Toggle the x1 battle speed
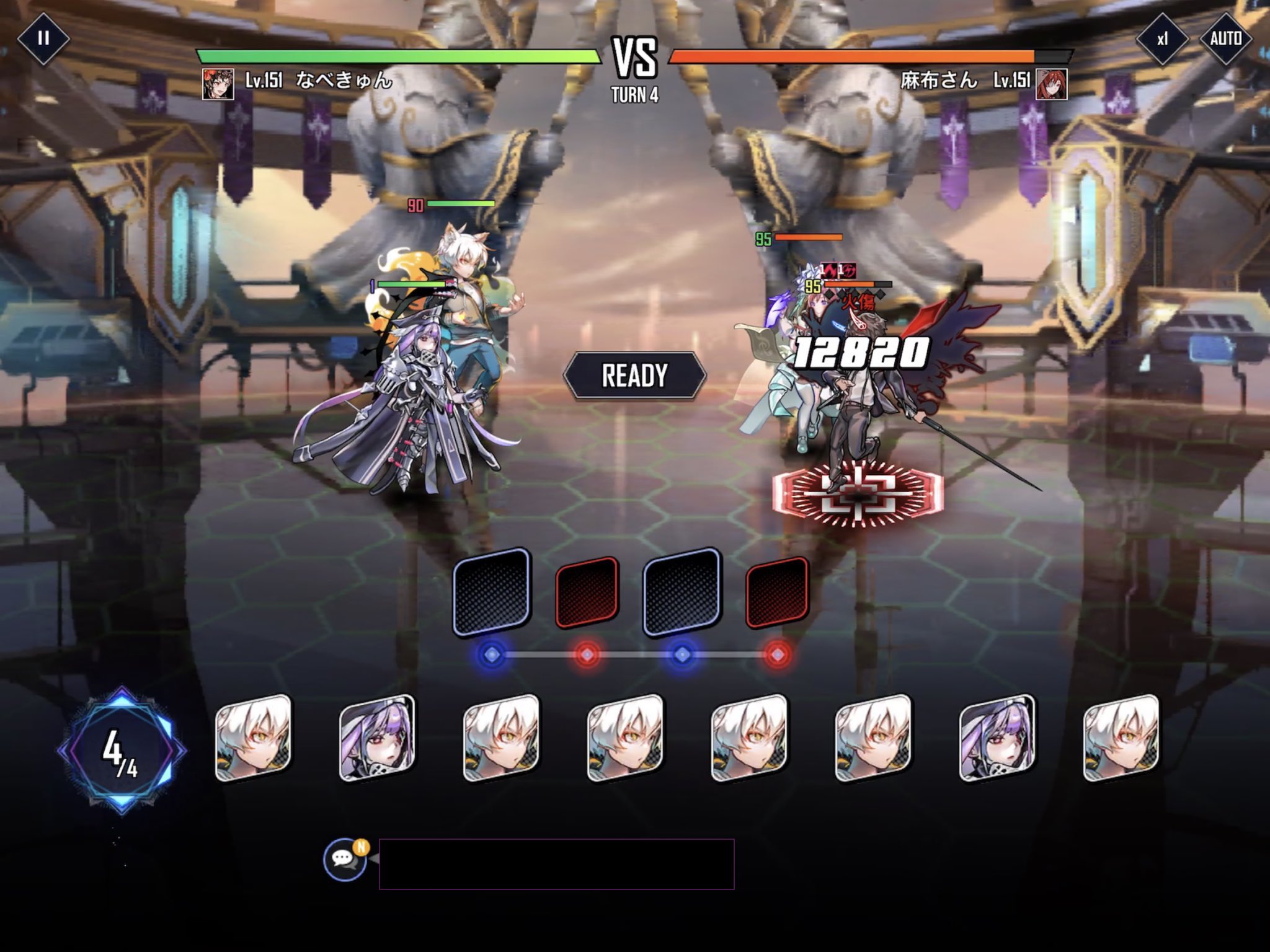The height and width of the screenshot is (952, 1270). pyautogui.click(x=1162, y=39)
